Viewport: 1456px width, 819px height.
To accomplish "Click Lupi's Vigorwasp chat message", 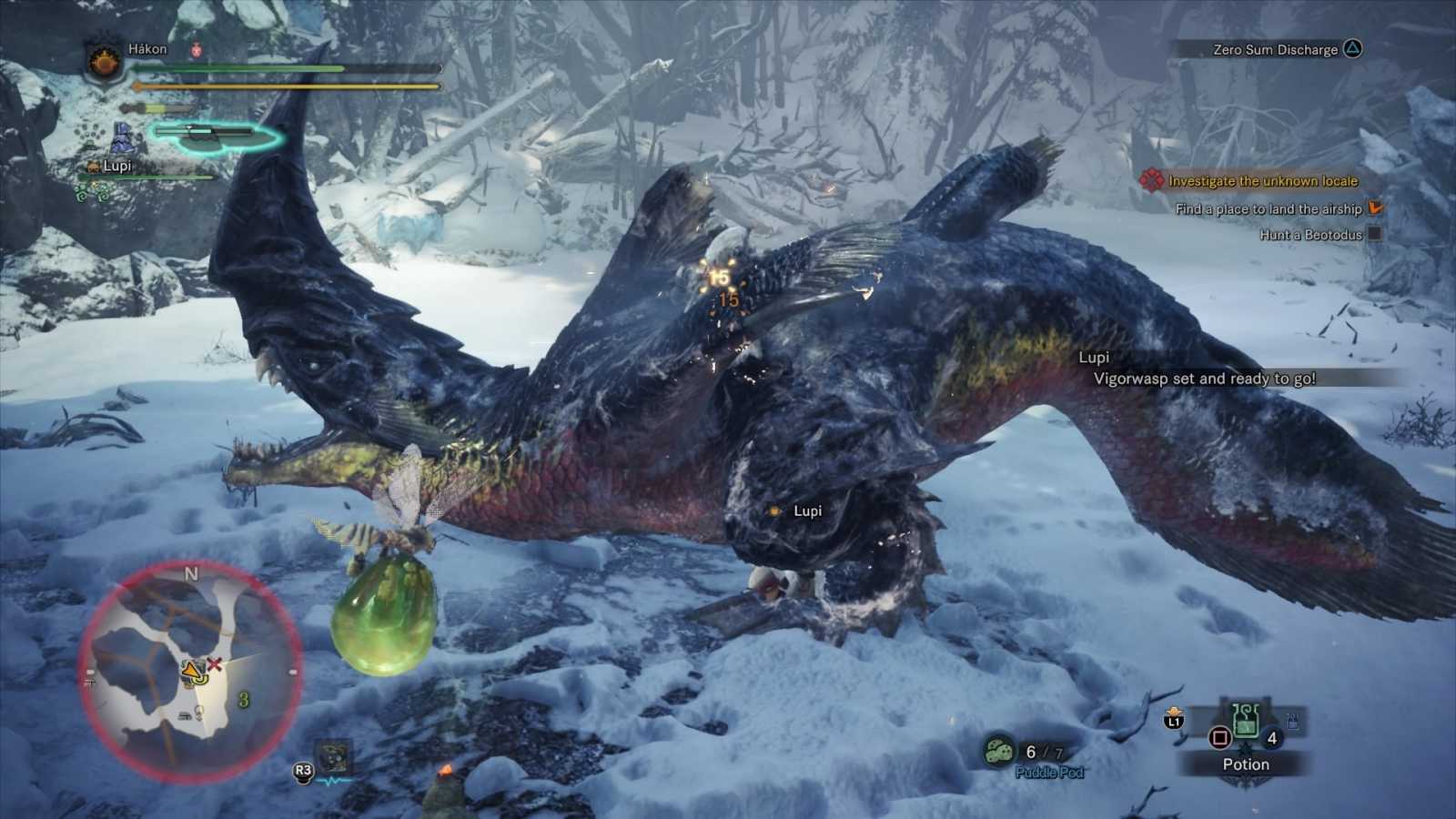I will [1206, 379].
